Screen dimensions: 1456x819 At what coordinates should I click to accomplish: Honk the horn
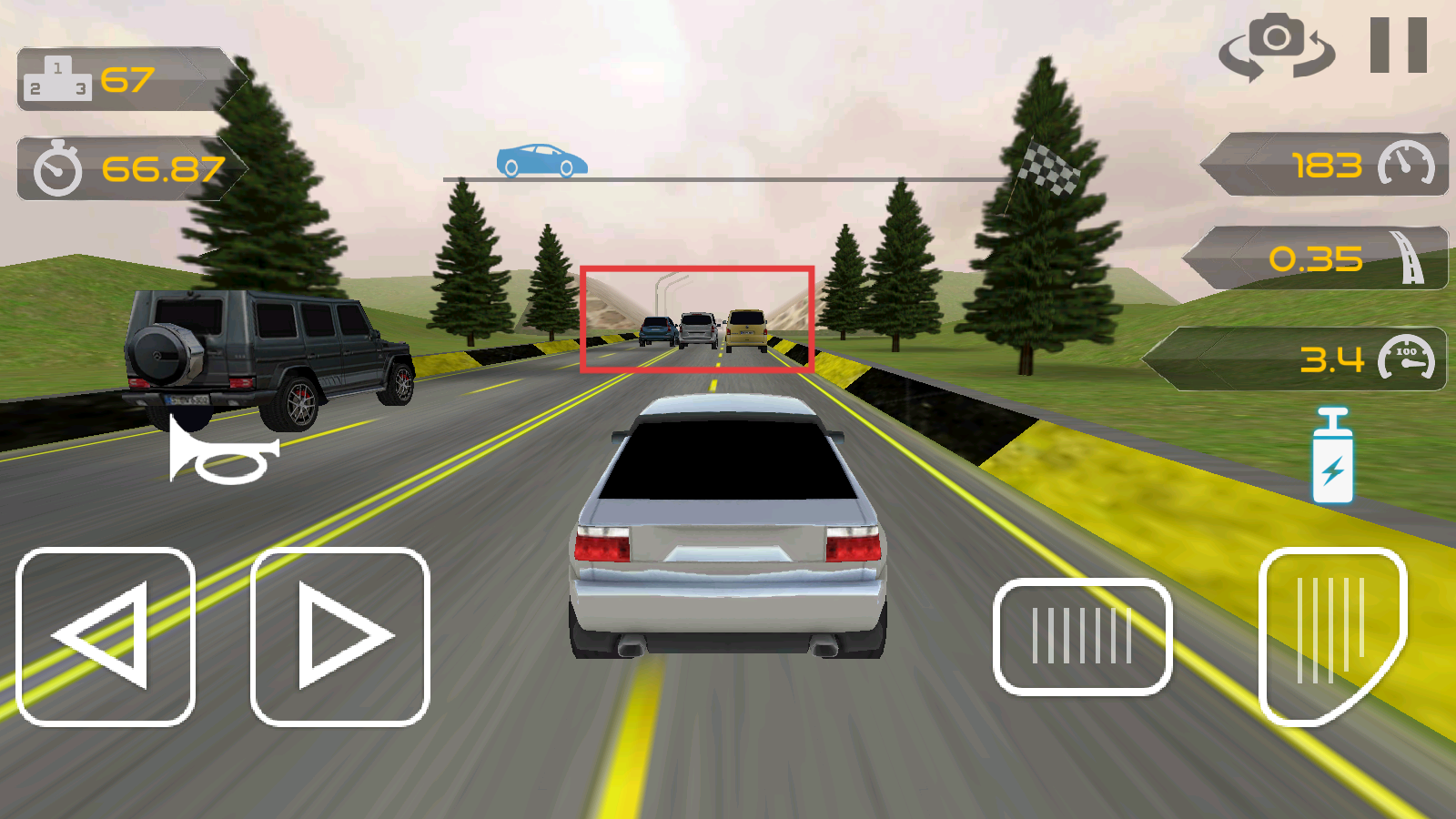224,452
